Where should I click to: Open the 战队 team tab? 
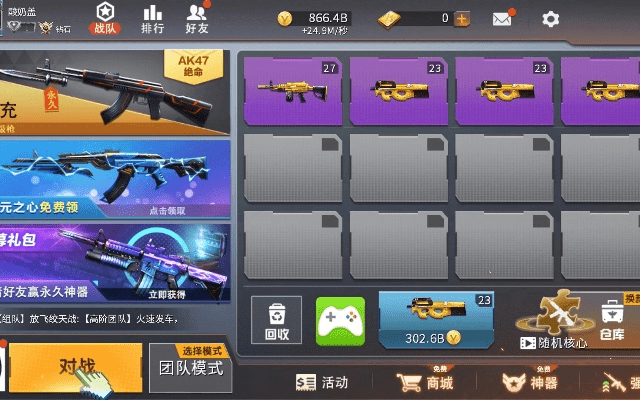point(104,18)
